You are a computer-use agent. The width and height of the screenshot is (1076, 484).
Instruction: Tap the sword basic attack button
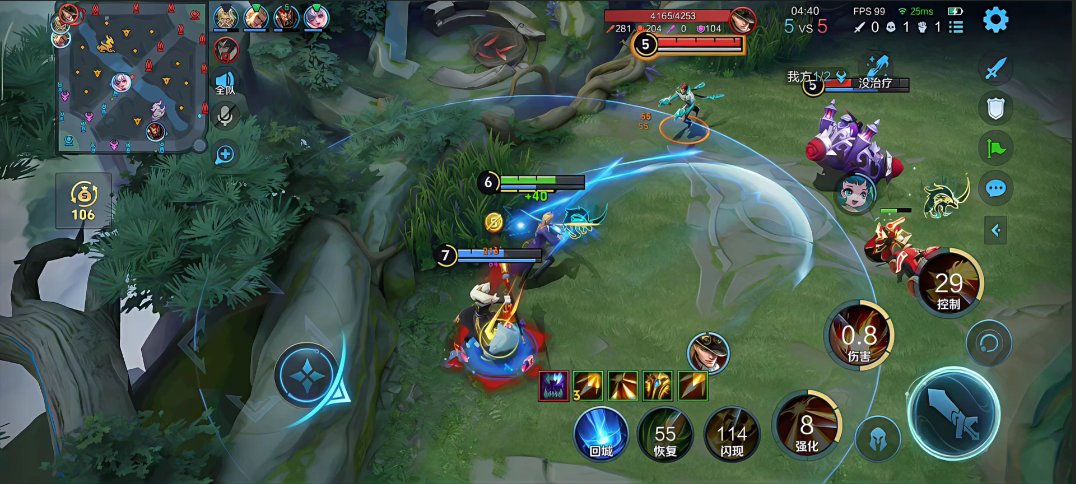[953, 414]
